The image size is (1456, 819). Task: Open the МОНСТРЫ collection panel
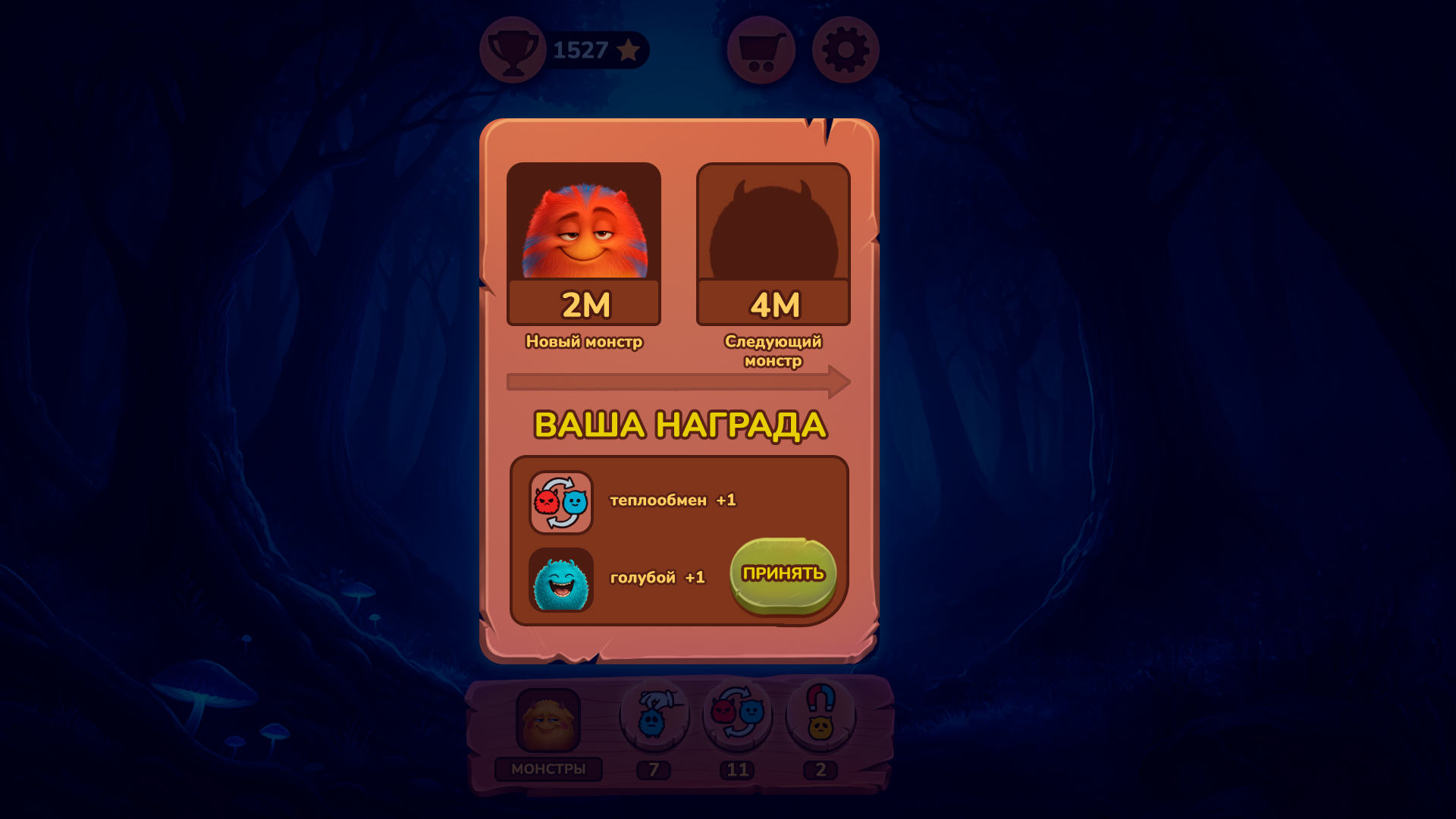point(548,768)
